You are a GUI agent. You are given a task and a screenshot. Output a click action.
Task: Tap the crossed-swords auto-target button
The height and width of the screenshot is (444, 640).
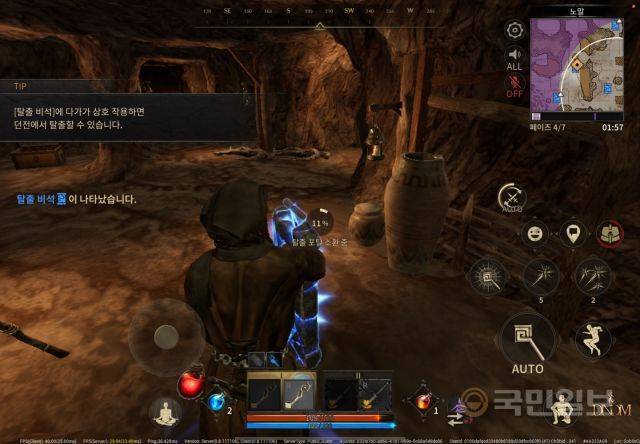pyautogui.click(x=513, y=197)
